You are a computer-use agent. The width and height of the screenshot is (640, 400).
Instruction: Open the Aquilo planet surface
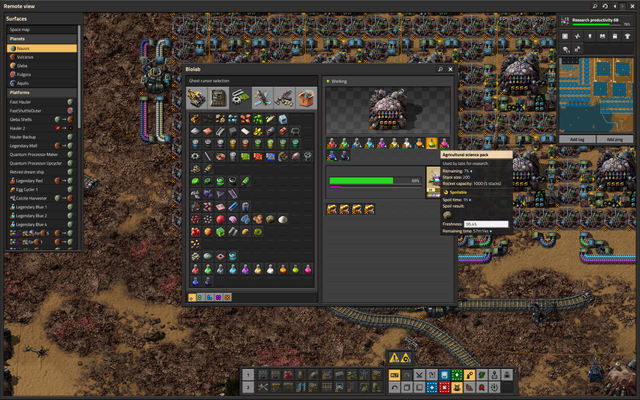(40, 84)
